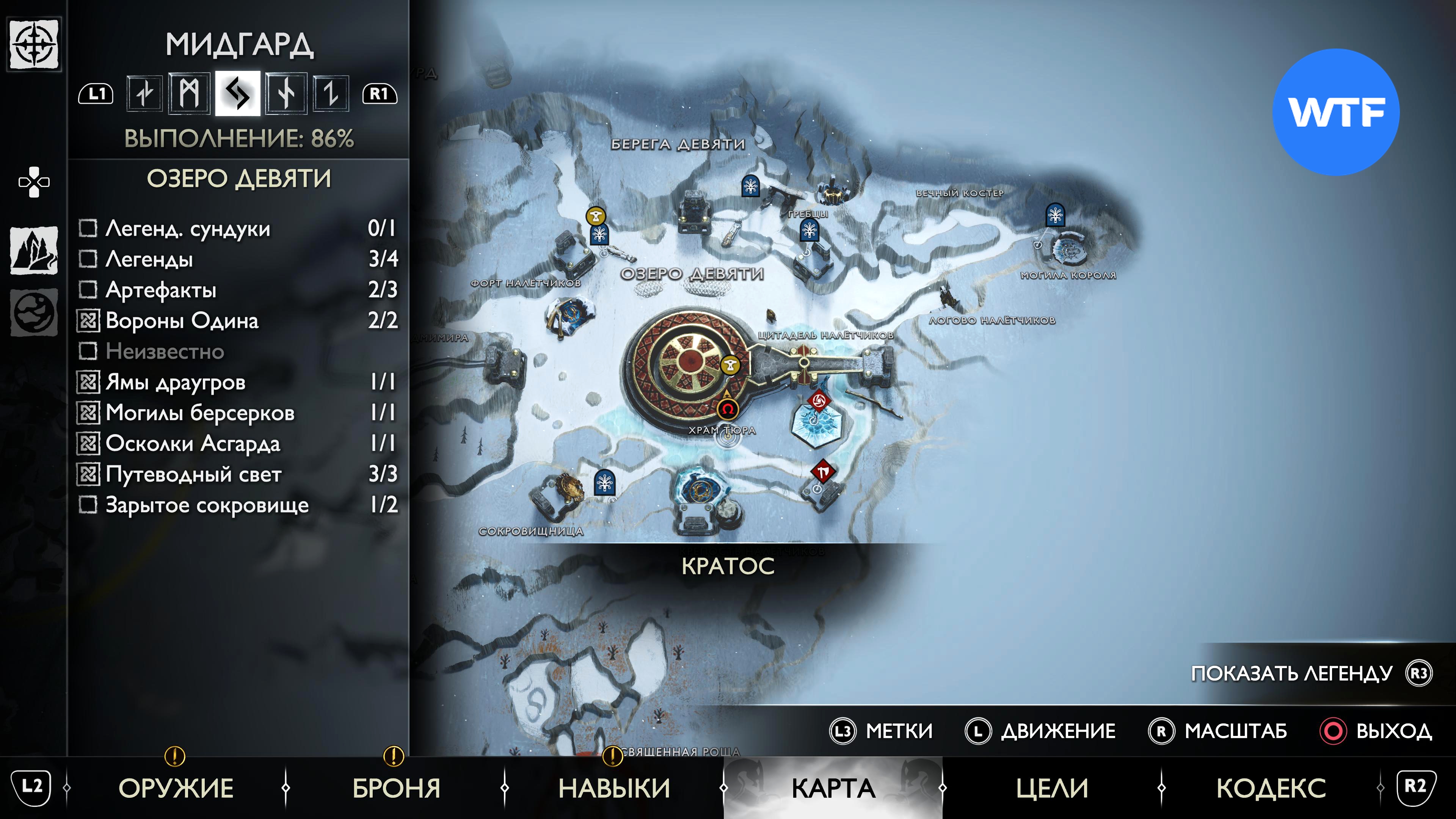Screen dimensions: 1456x819
Task: Click the yellow shop marker at Tyr's Temple
Action: (x=730, y=365)
